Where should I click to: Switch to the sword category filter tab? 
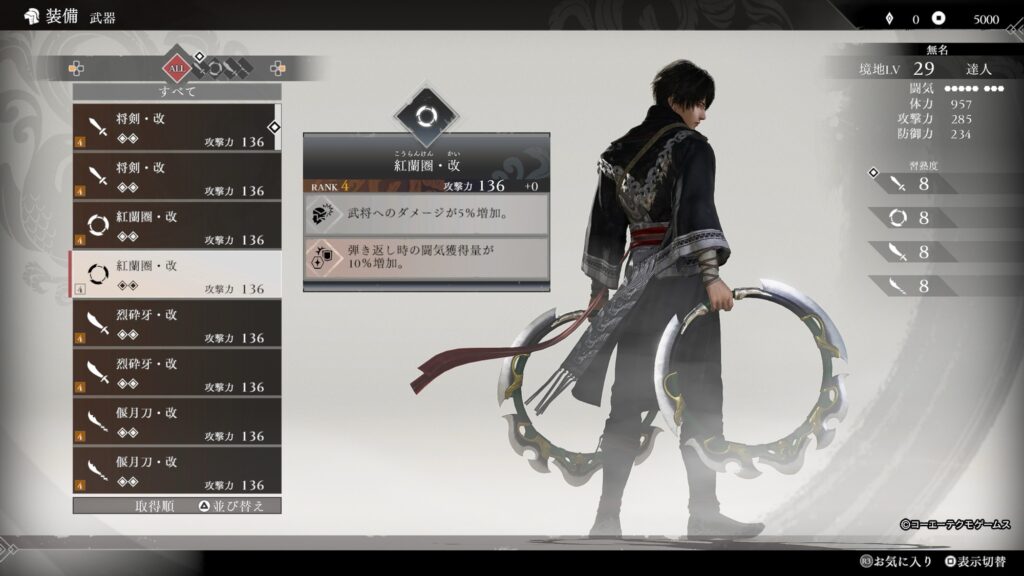(x=200, y=69)
